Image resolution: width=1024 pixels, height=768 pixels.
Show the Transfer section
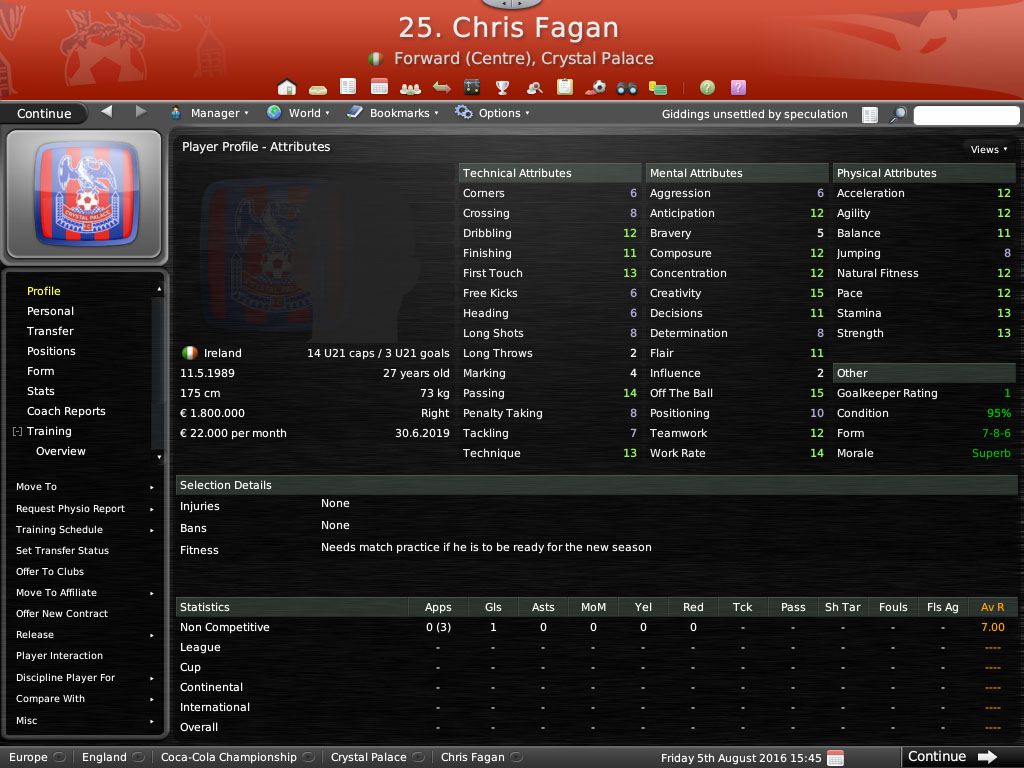[50, 331]
